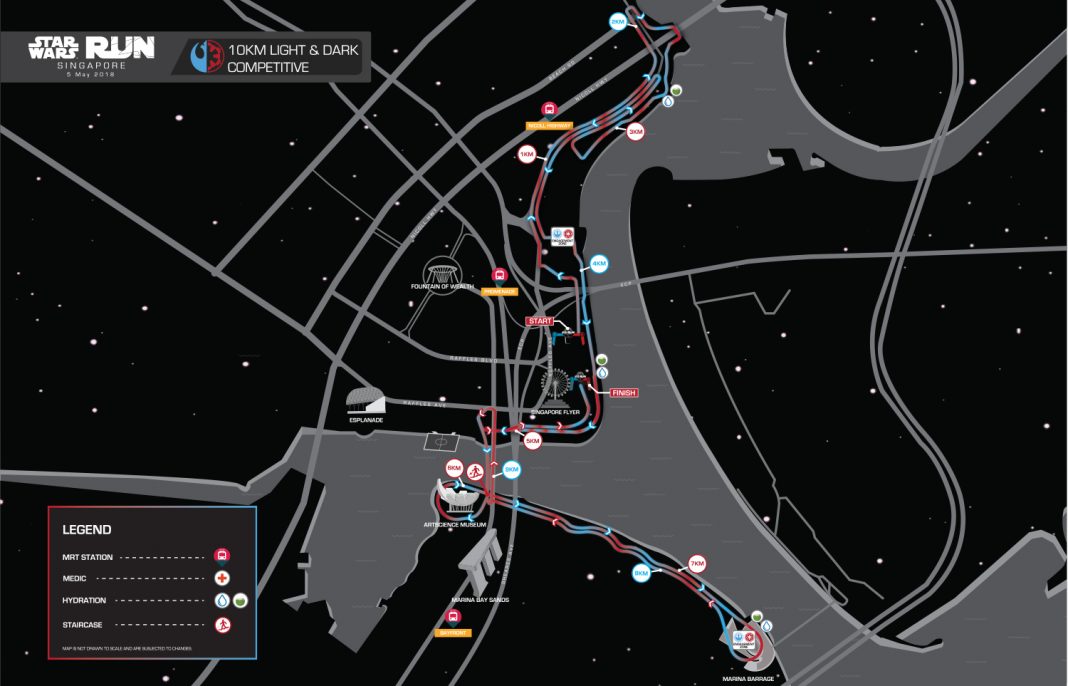The height and width of the screenshot is (686, 1068).
Task: Click the Hydration water drop legend icon
Action: [x=222, y=600]
